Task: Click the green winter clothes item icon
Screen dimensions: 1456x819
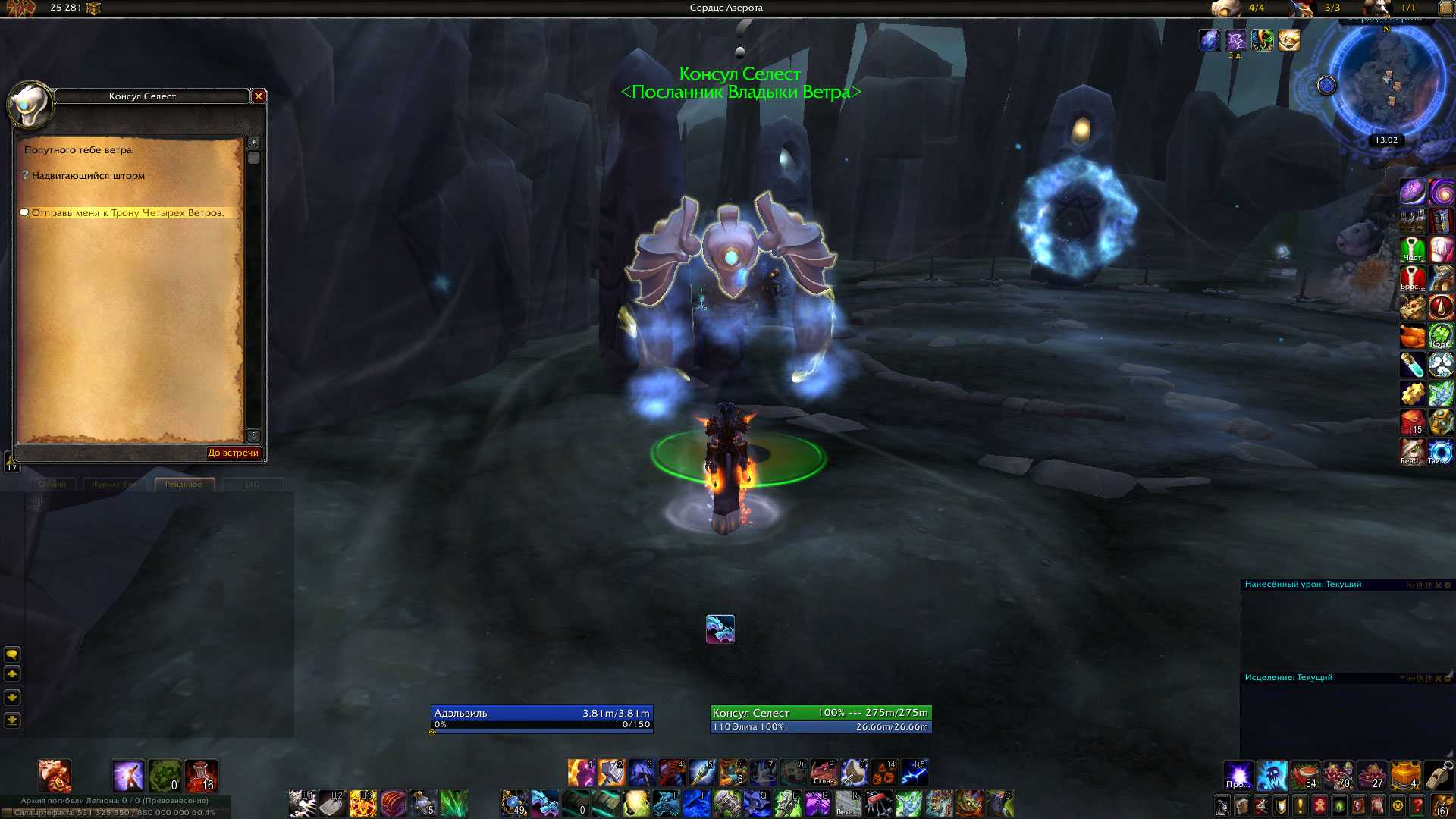Action: pyautogui.click(x=1412, y=249)
